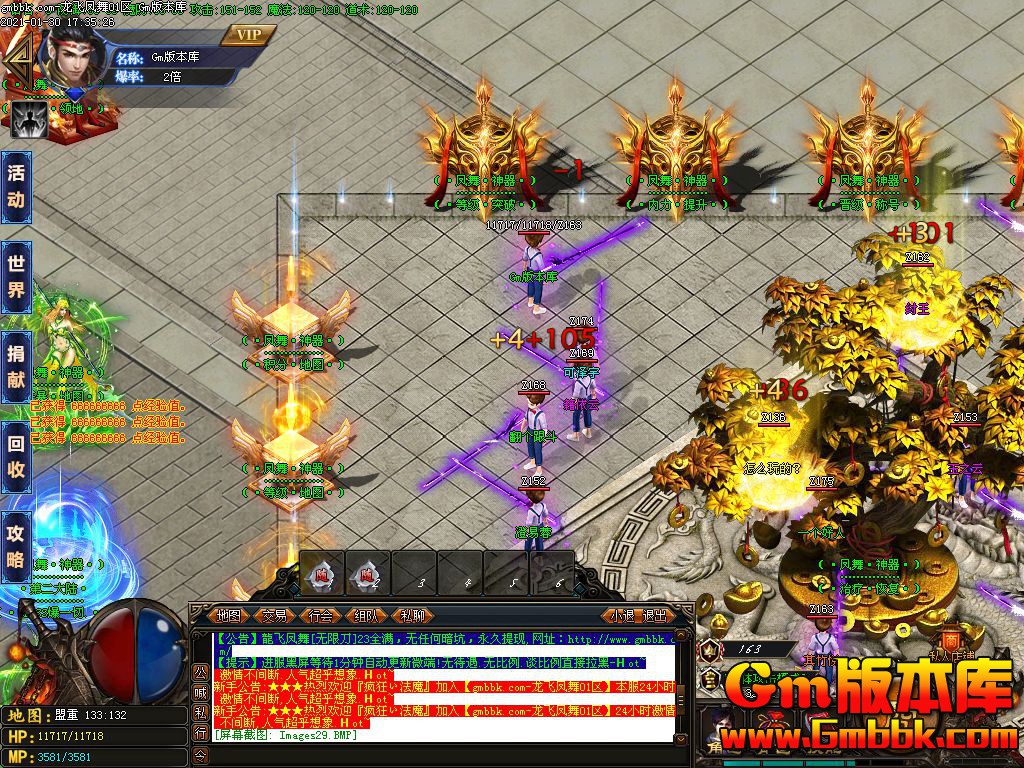This screenshot has height=768, width=1024.
Task: Click the 小退 logout button
Action: point(624,616)
